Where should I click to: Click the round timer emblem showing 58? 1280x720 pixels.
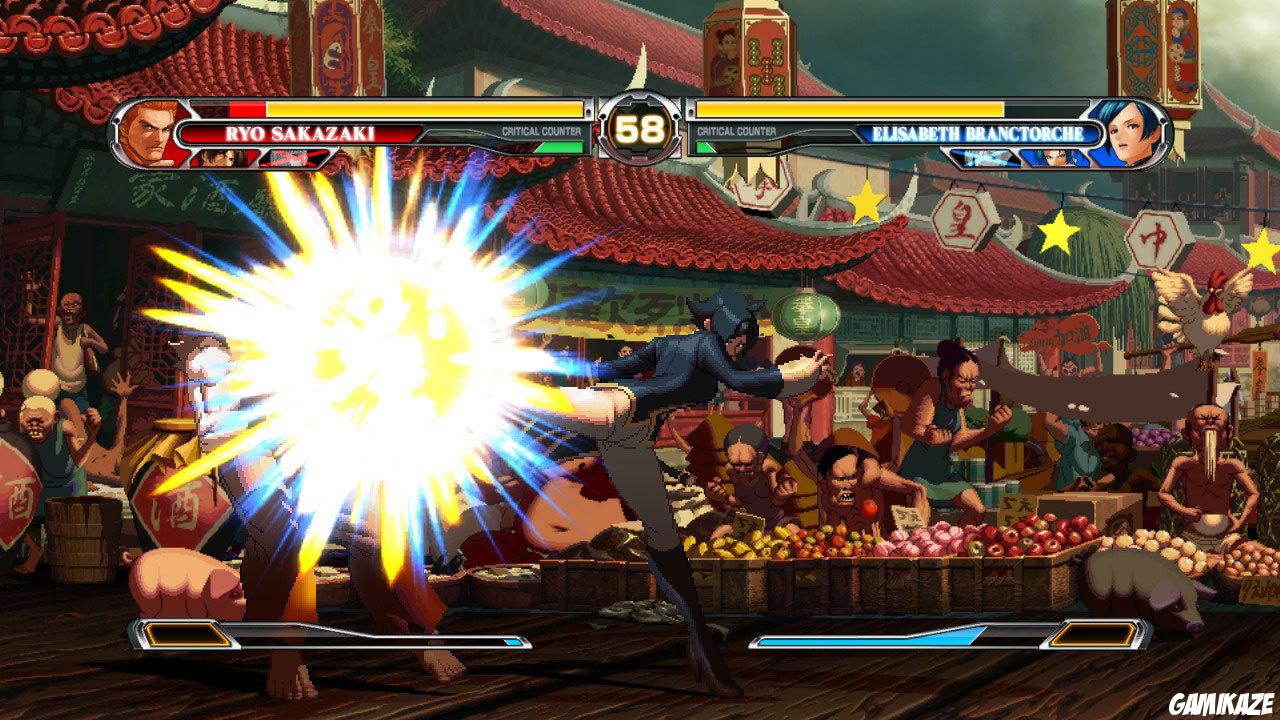point(641,129)
